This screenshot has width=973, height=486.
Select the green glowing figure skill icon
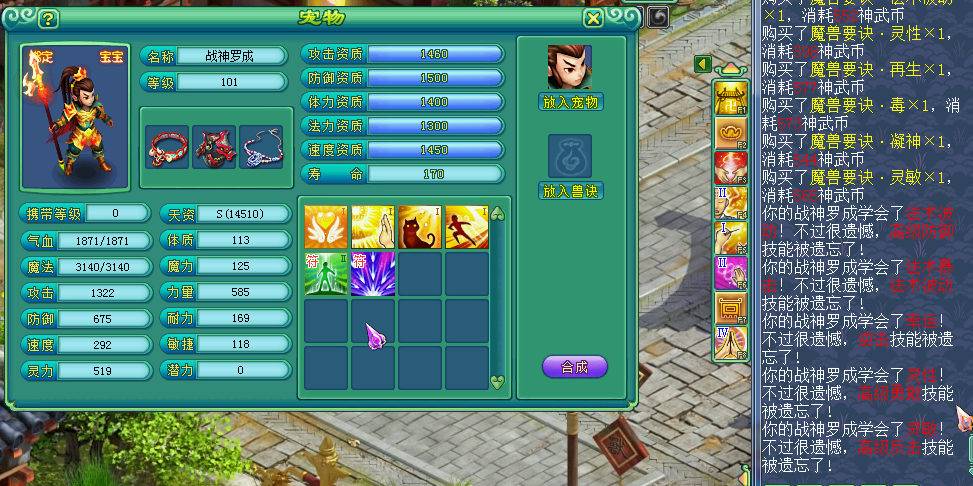(326, 274)
